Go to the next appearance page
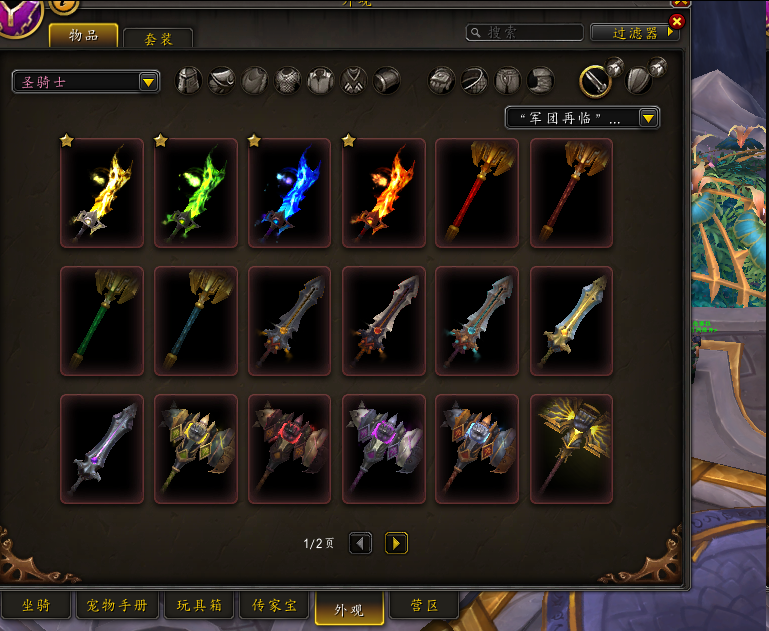This screenshot has width=769, height=631. tap(397, 543)
